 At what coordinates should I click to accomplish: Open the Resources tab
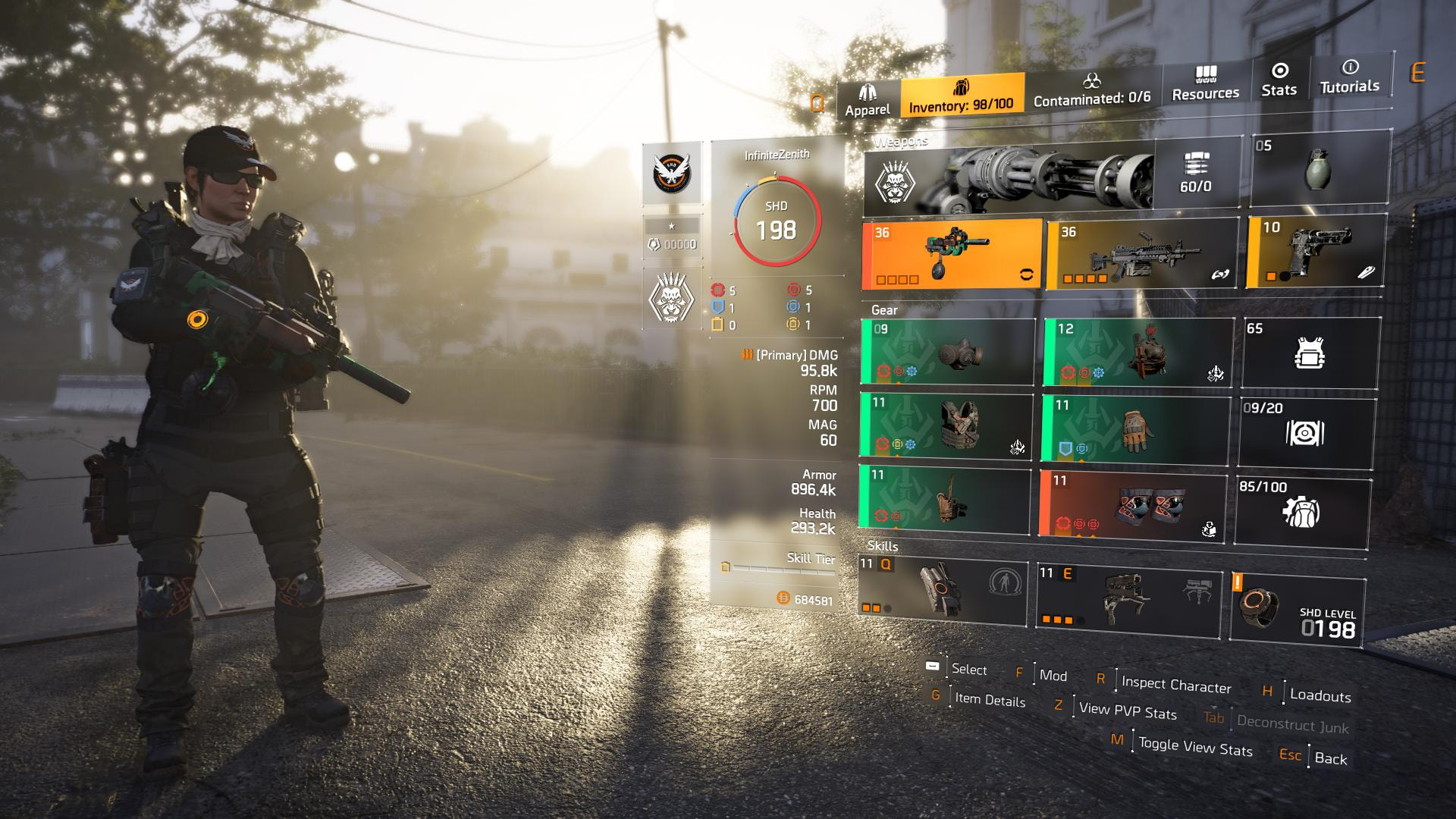1205,83
